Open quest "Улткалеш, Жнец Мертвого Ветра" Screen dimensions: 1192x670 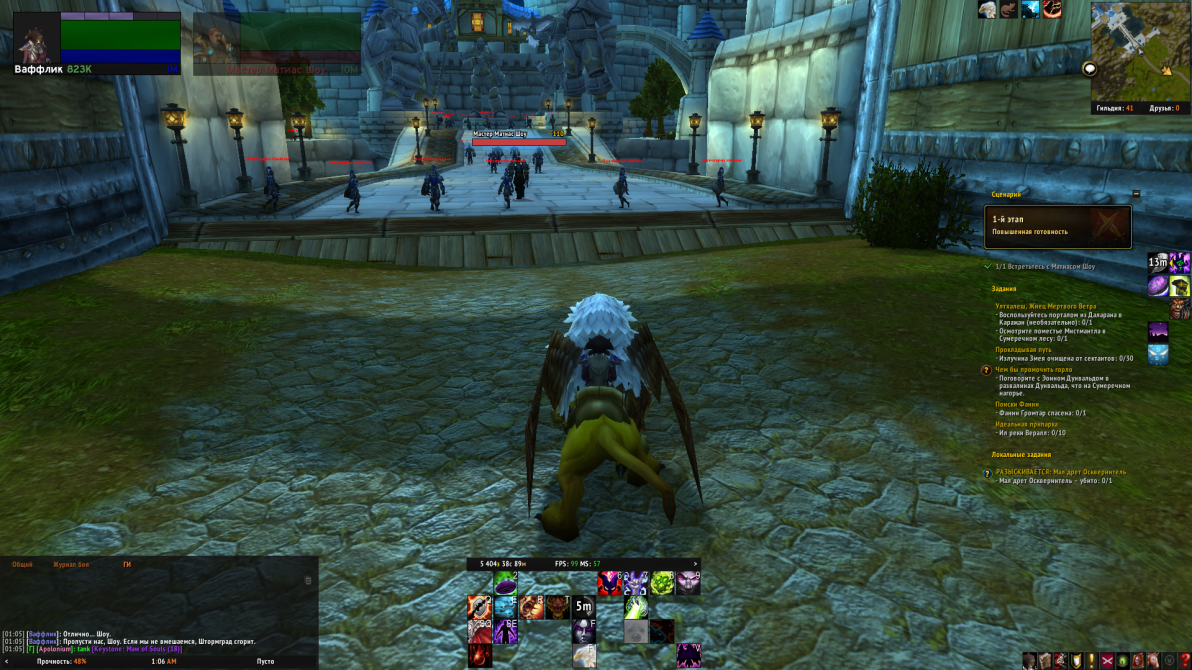click(x=1045, y=306)
